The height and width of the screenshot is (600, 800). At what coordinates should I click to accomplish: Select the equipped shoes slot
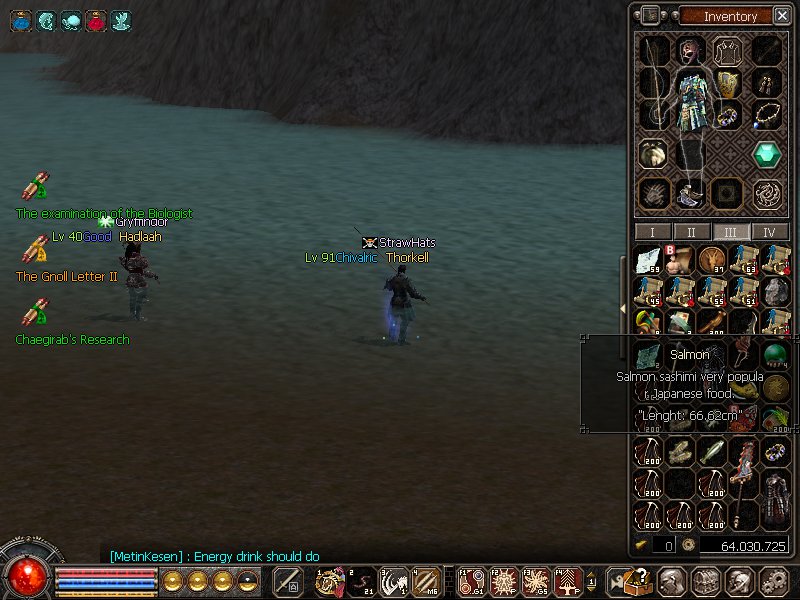[690, 192]
